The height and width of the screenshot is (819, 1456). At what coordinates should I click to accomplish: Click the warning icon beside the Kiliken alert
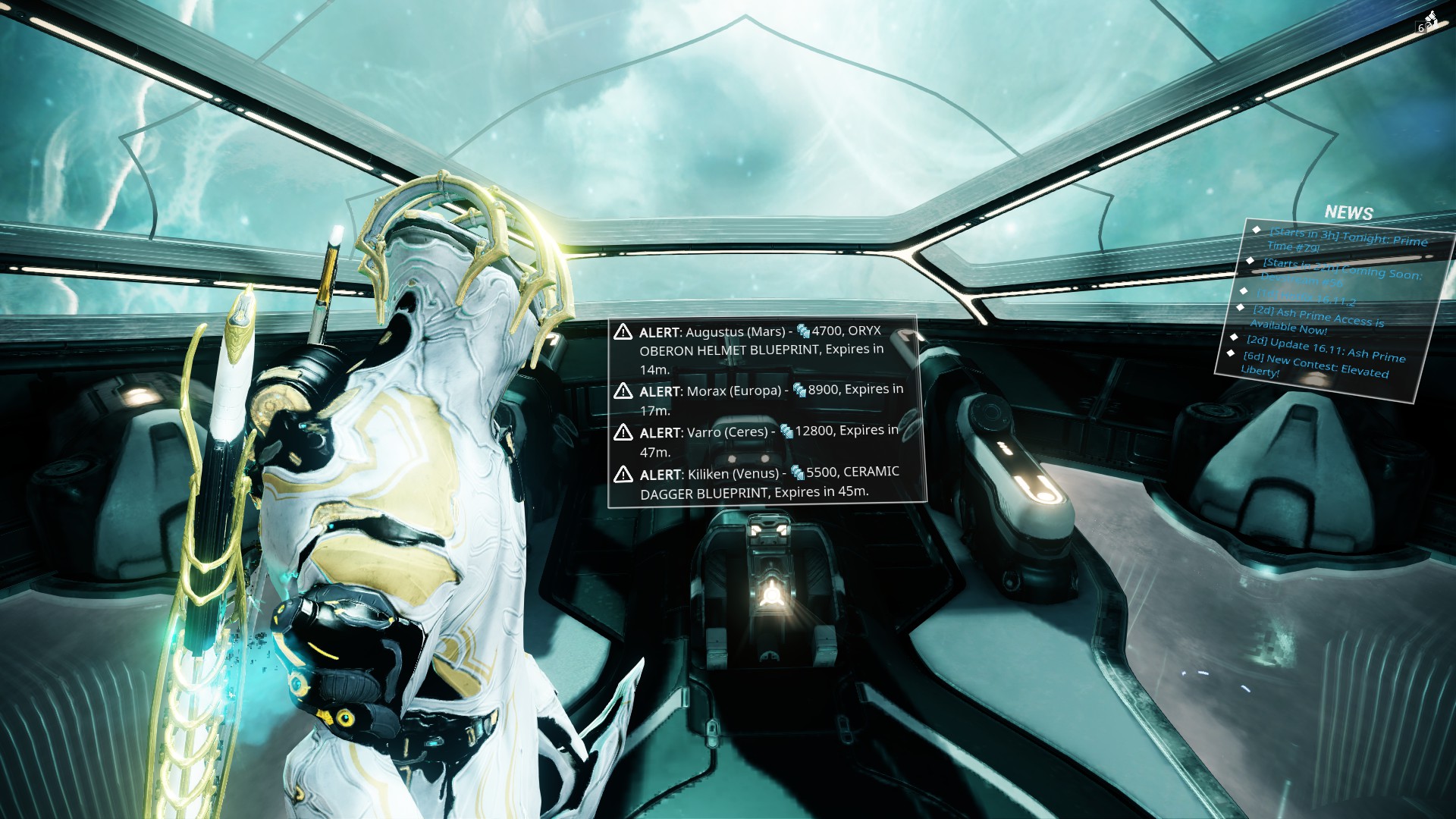623,472
